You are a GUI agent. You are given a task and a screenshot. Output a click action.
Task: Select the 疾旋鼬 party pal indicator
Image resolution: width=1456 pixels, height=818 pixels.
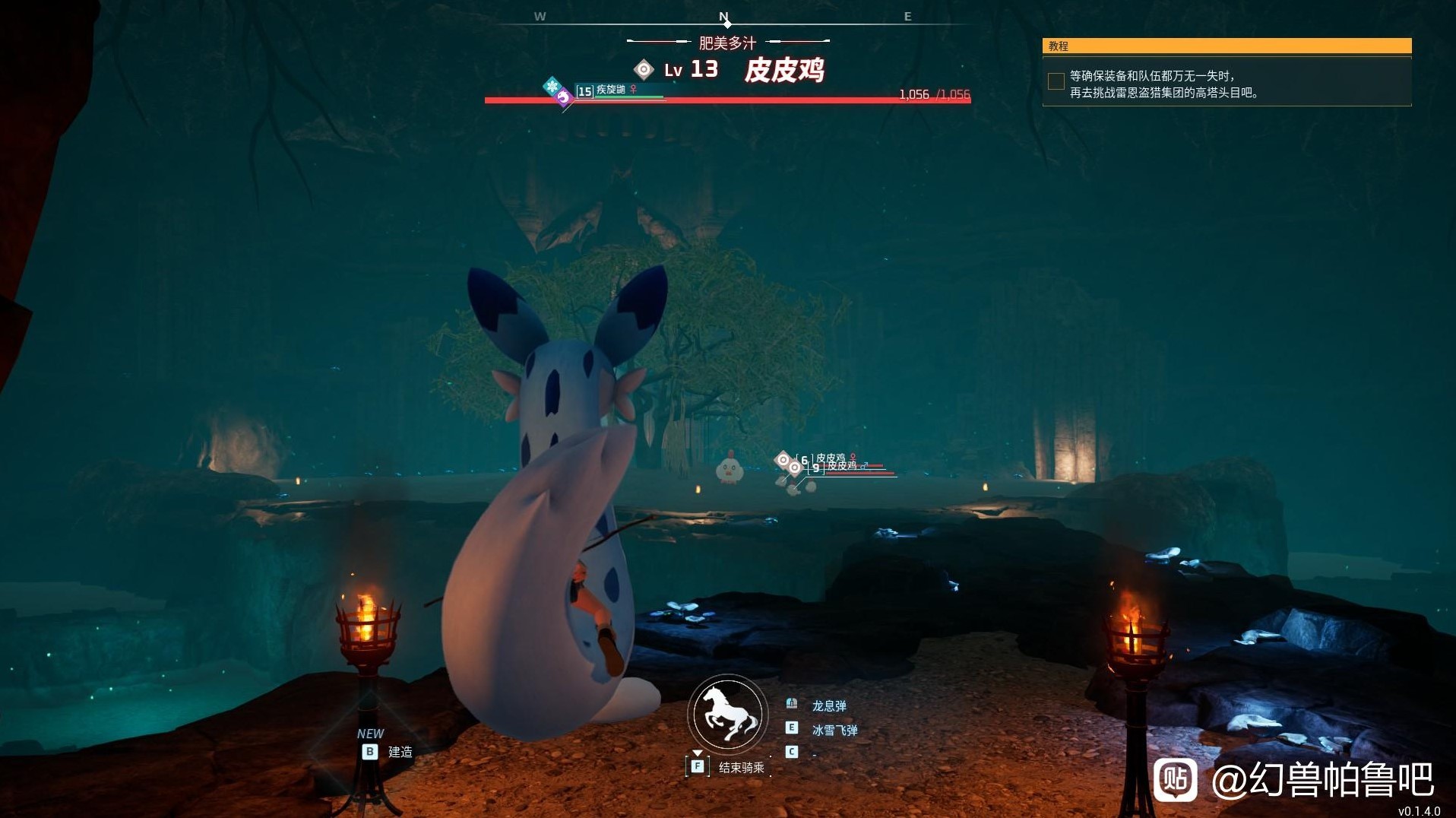(610, 90)
